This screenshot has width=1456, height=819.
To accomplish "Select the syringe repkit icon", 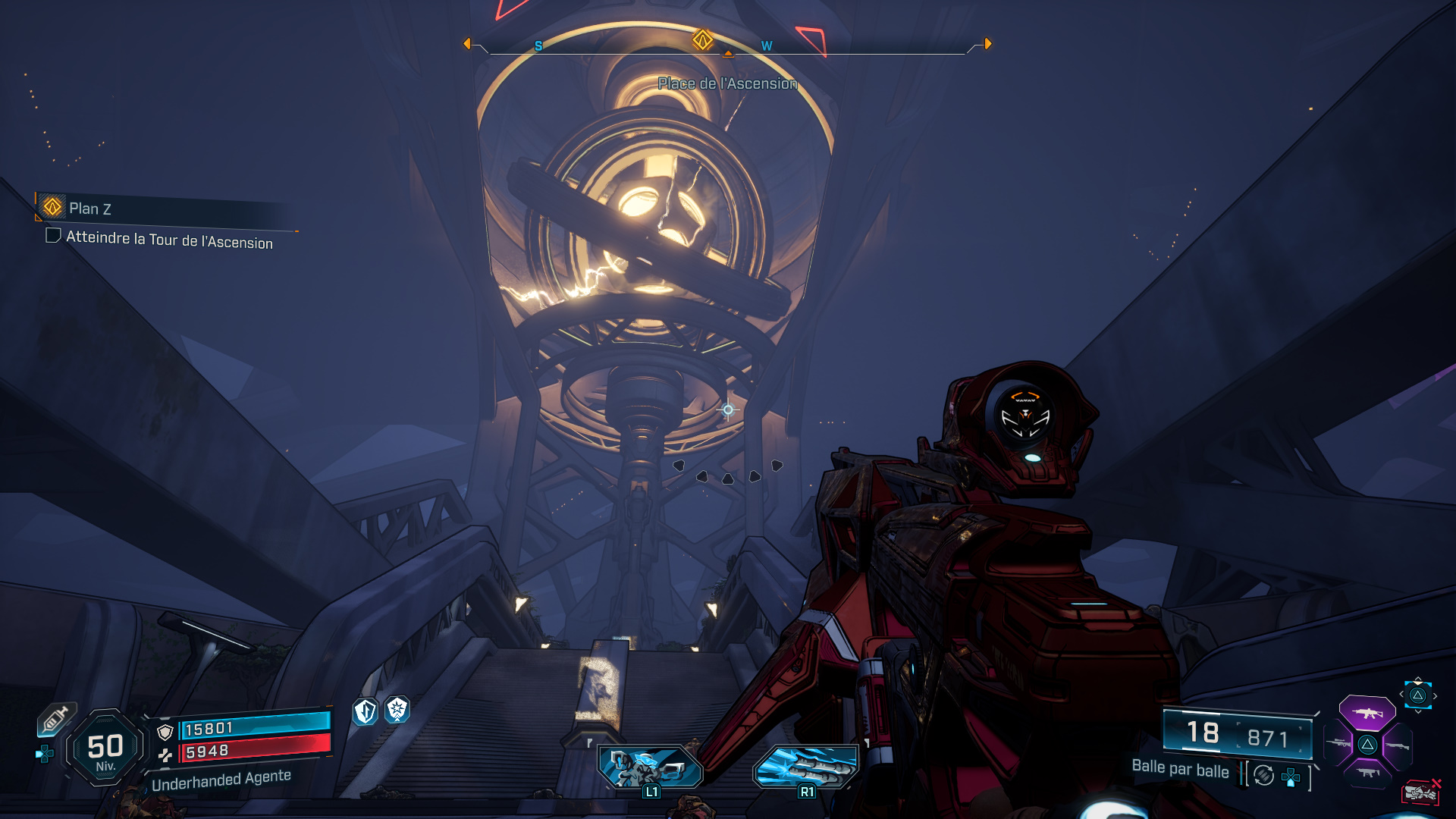I will (55, 719).
